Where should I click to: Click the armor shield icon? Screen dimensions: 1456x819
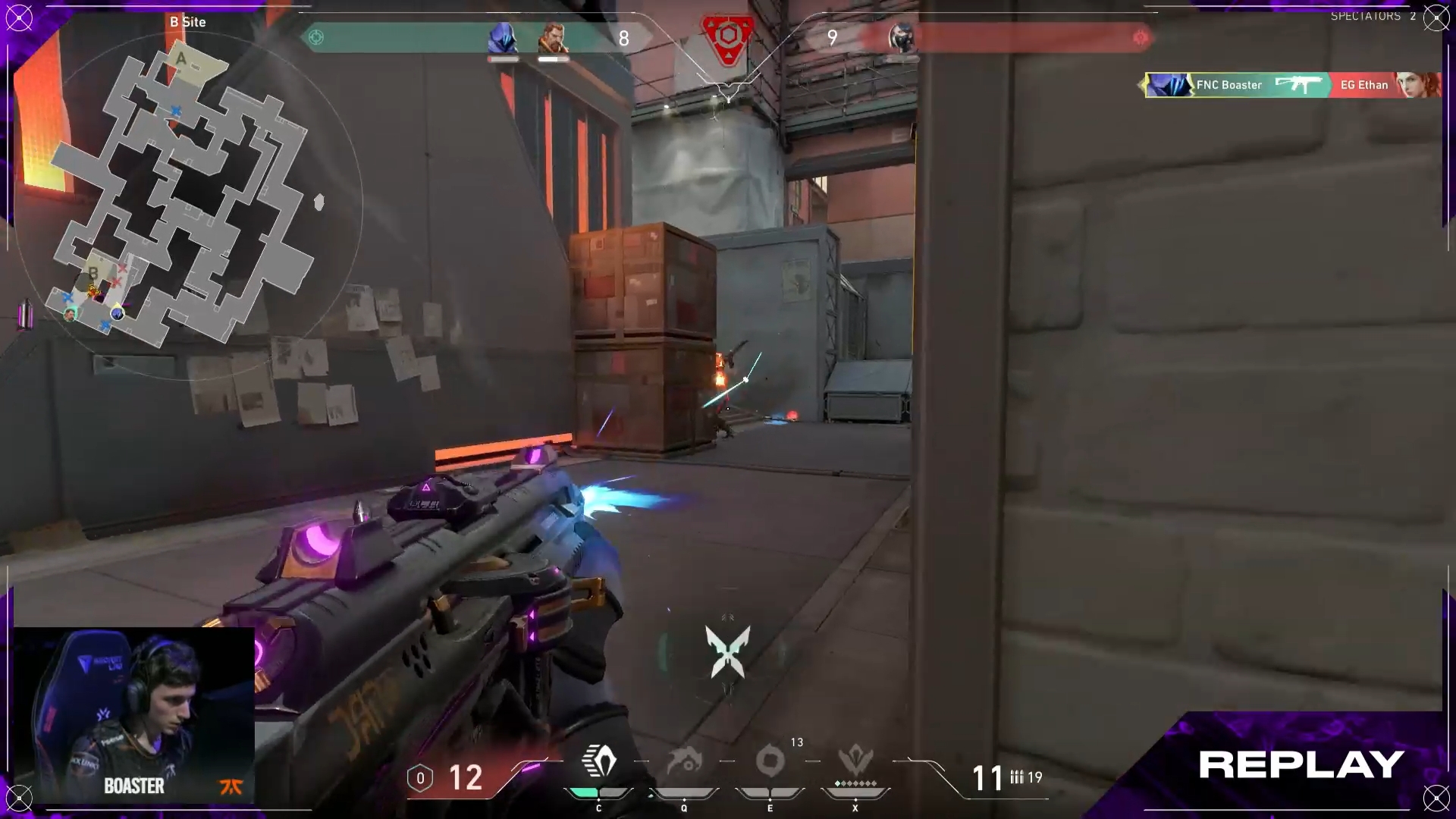point(420,778)
